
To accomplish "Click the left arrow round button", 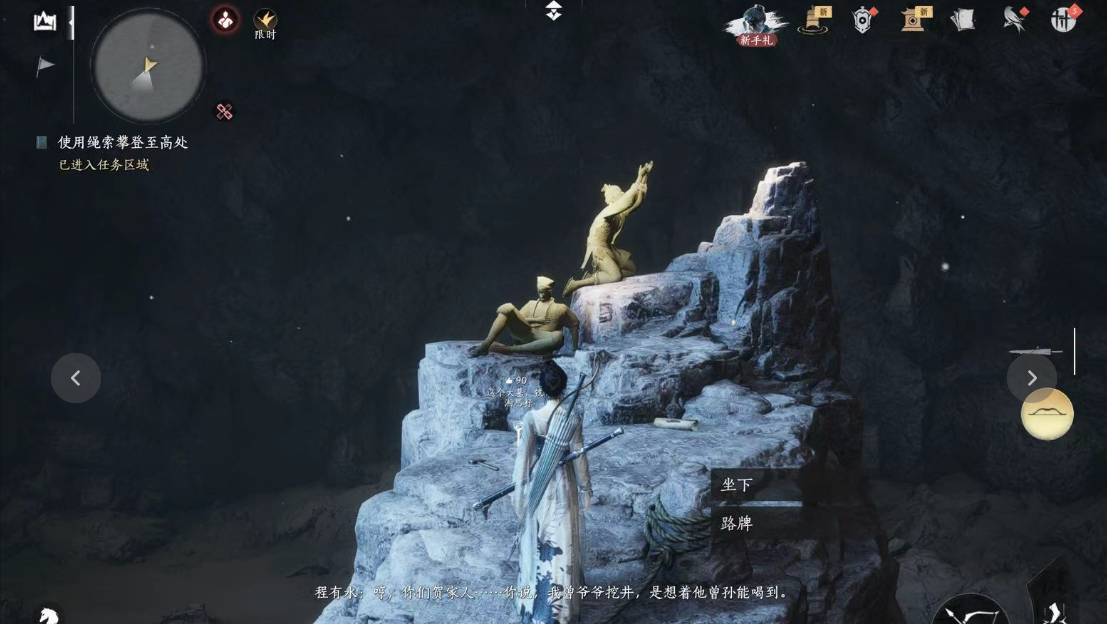I will 76,378.
